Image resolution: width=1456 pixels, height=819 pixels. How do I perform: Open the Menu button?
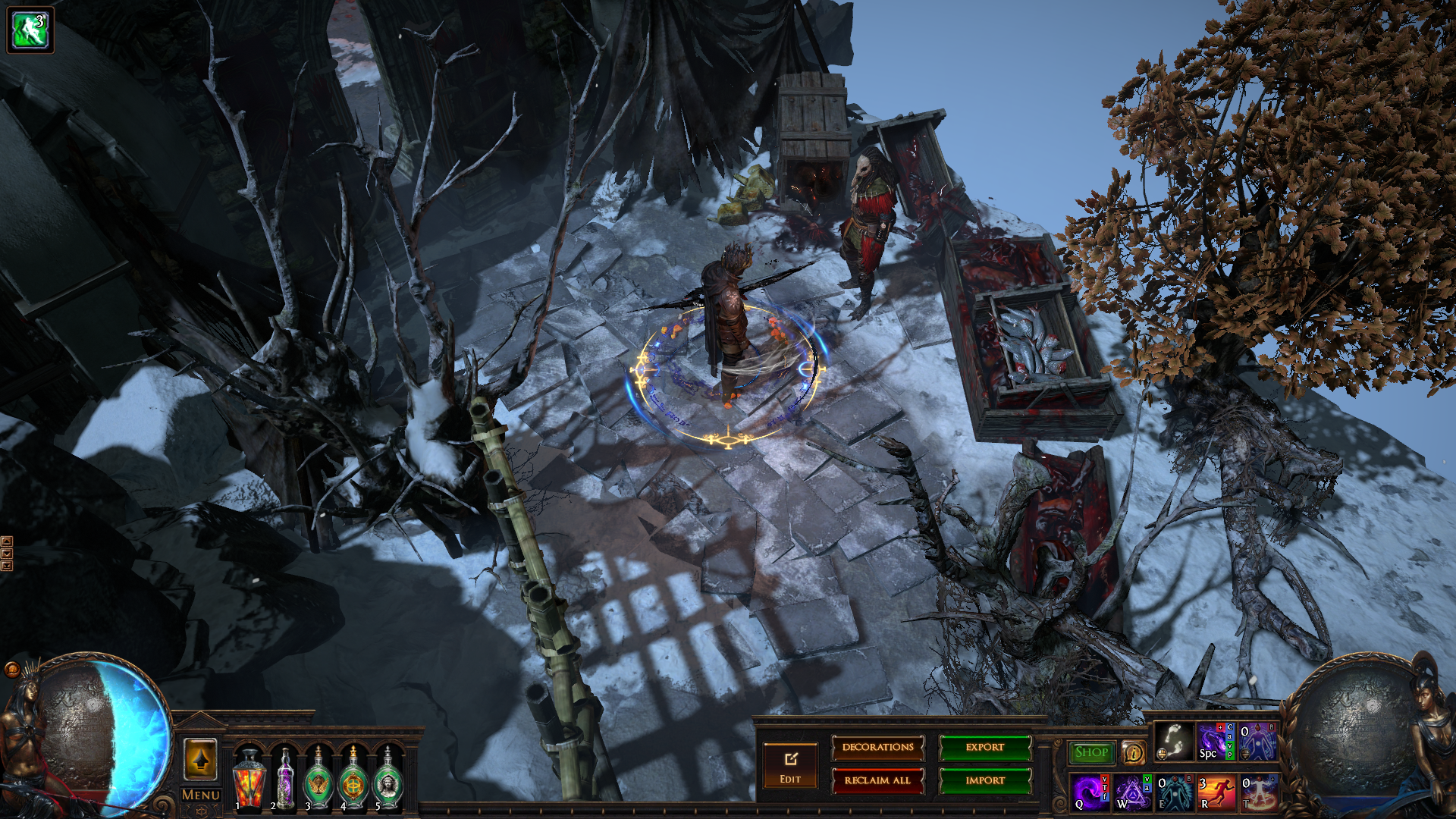(201, 795)
